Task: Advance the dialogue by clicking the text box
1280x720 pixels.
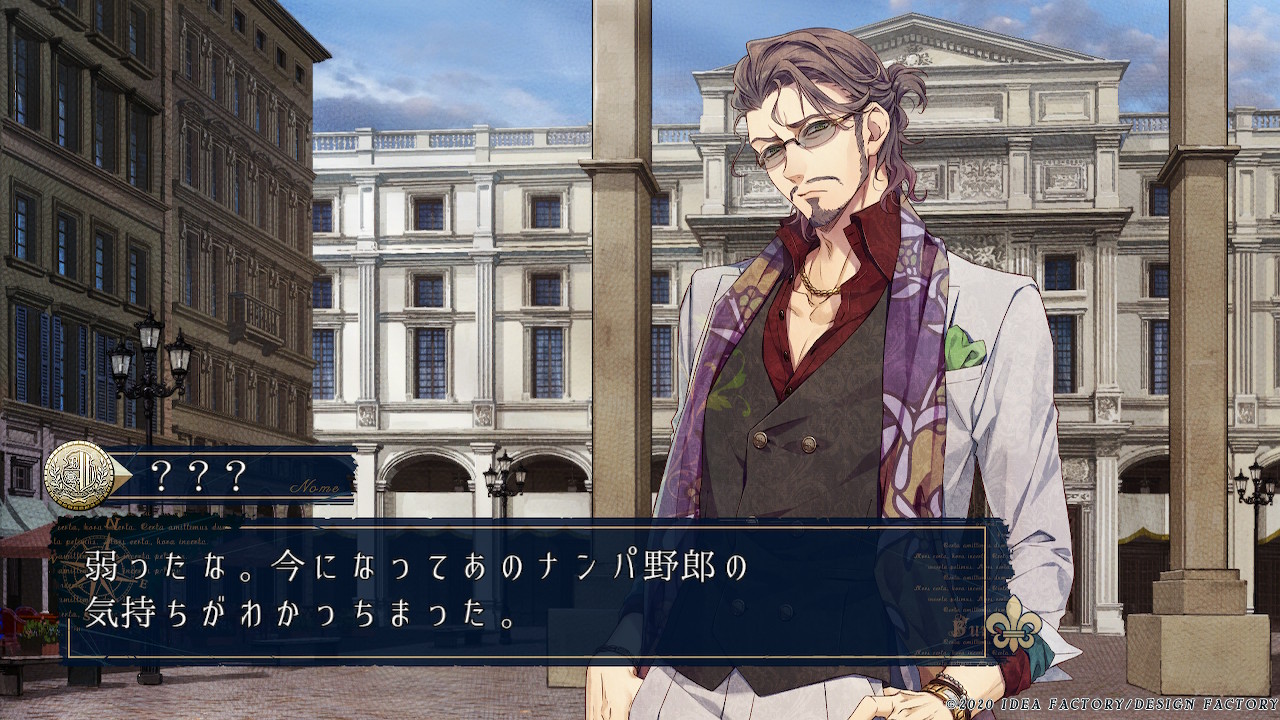Action: pyautogui.click(x=527, y=591)
